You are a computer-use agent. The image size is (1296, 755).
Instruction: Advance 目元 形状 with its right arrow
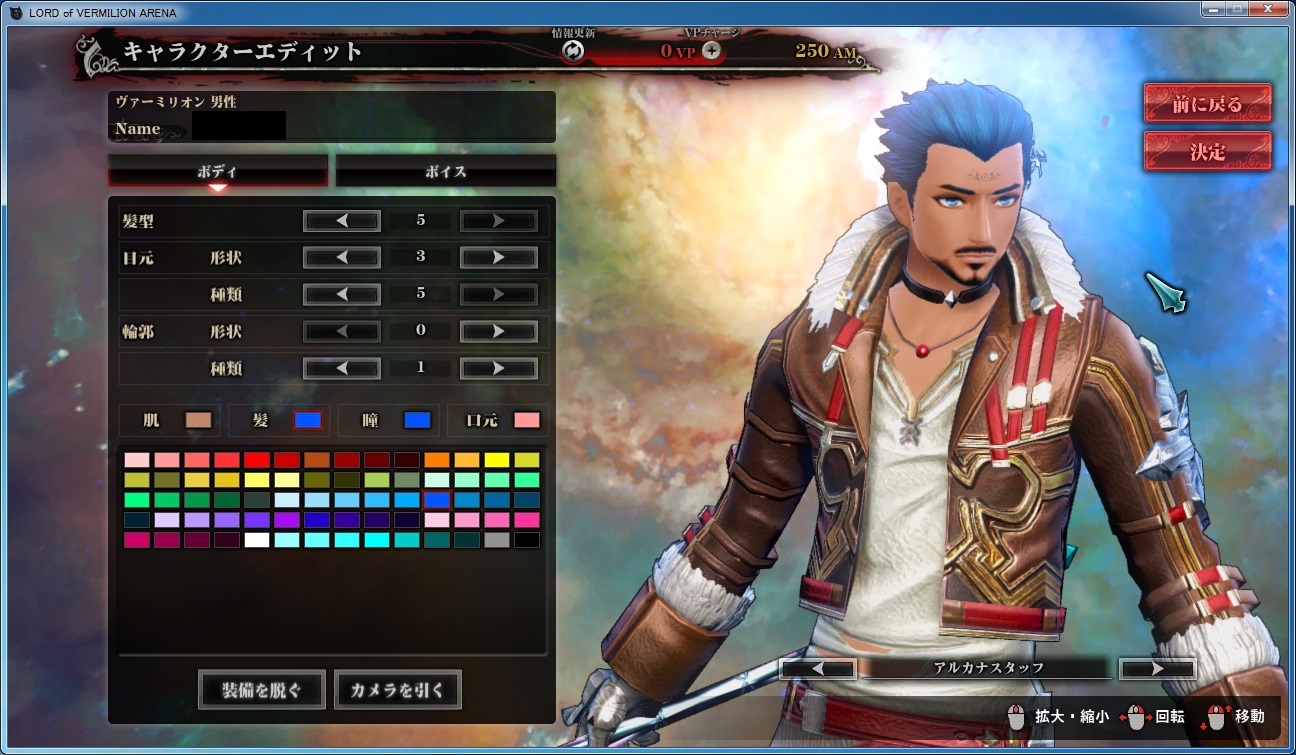pos(498,258)
